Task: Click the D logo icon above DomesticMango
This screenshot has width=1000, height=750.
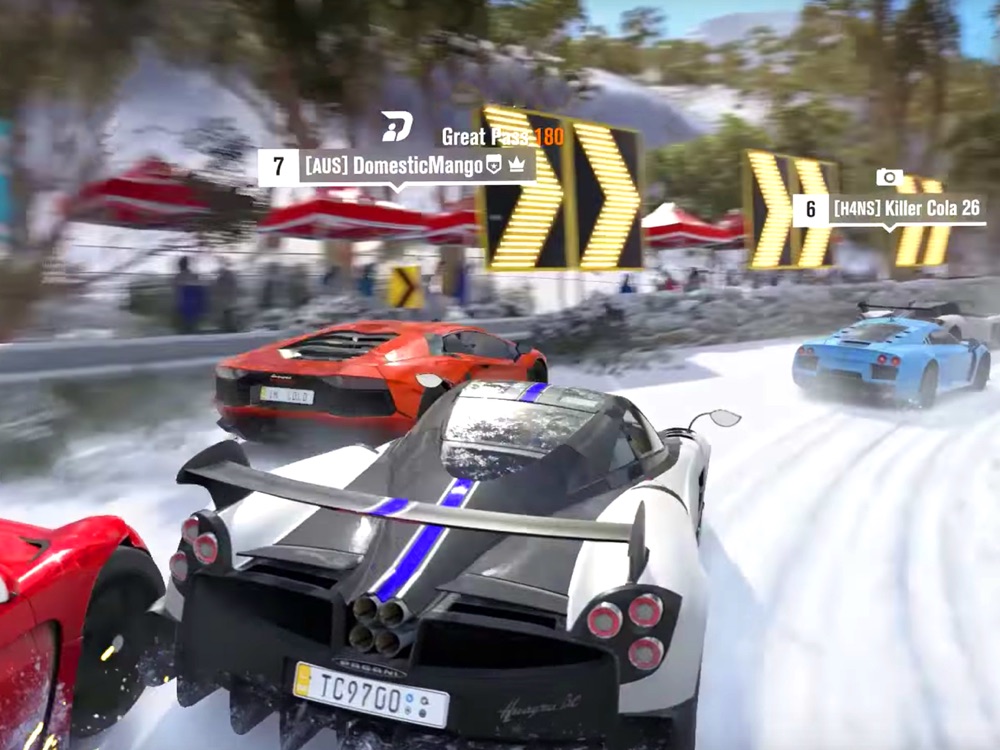Action: point(396,126)
